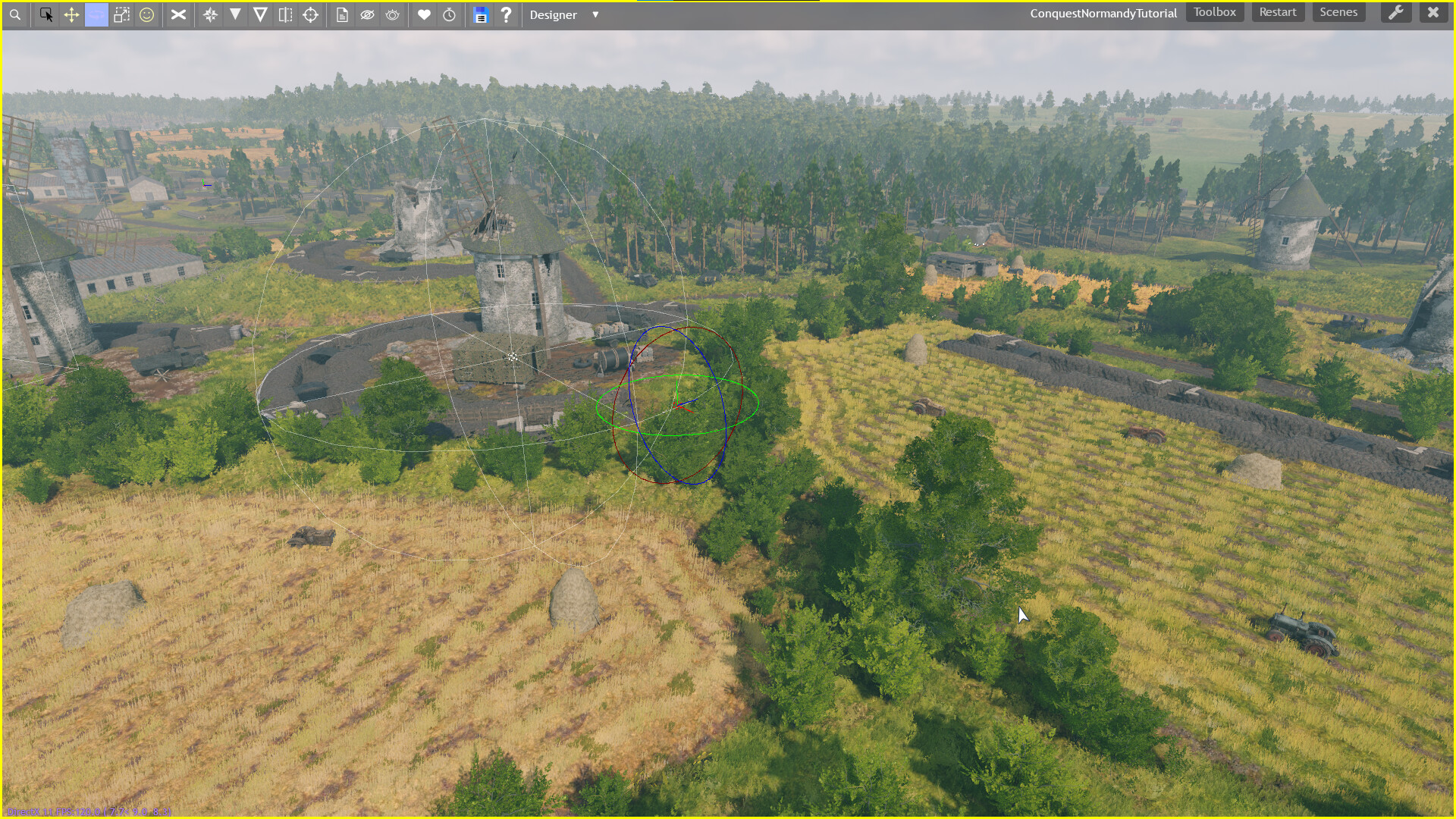Click the crosshair targeting icon
This screenshot has width=1456, height=819.
coord(311,14)
